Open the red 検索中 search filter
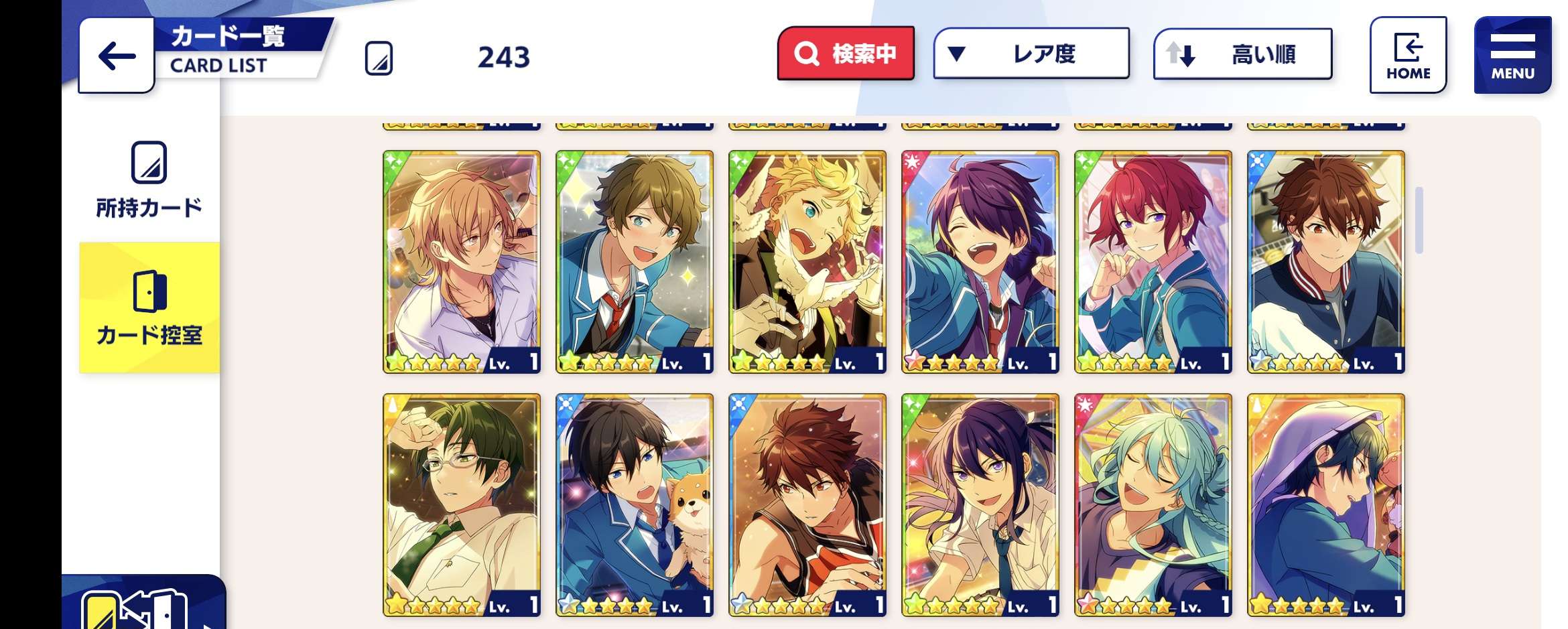1568x629 pixels. 846,54
